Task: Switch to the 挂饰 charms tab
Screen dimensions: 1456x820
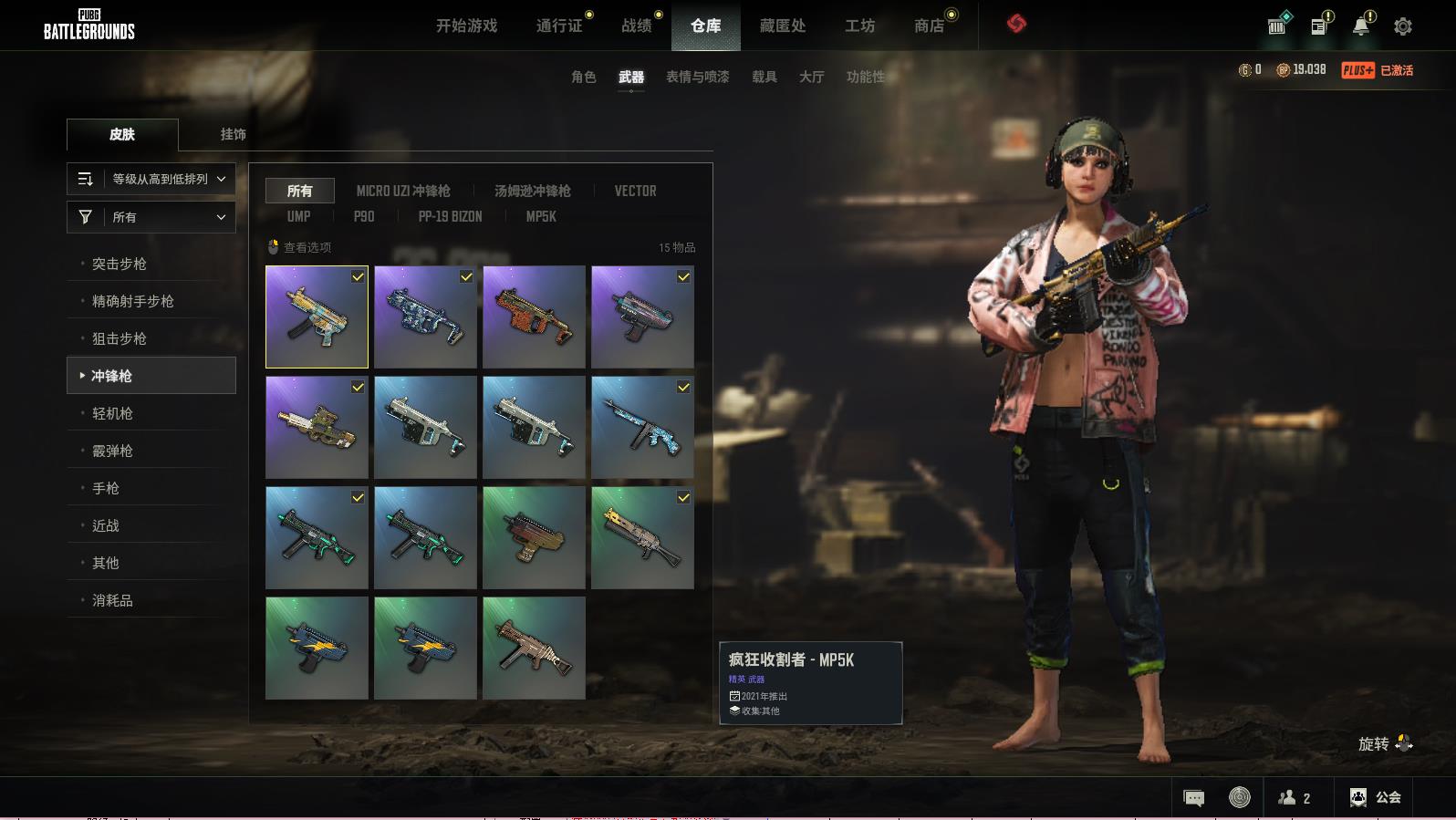Action: coord(233,134)
